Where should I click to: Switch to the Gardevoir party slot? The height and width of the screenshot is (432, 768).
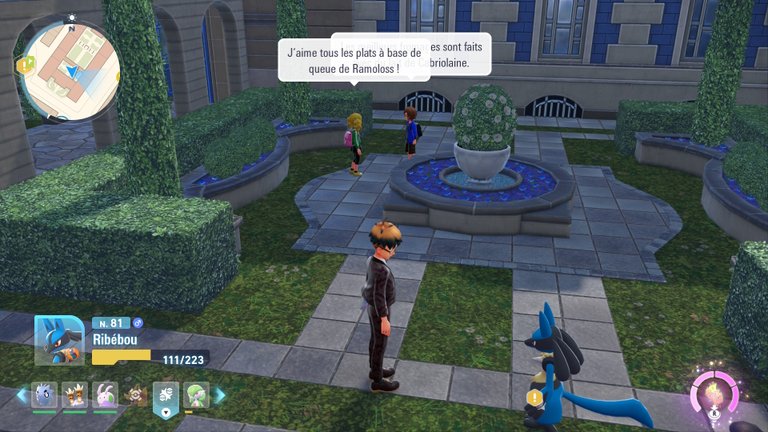(x=196, y=394)
